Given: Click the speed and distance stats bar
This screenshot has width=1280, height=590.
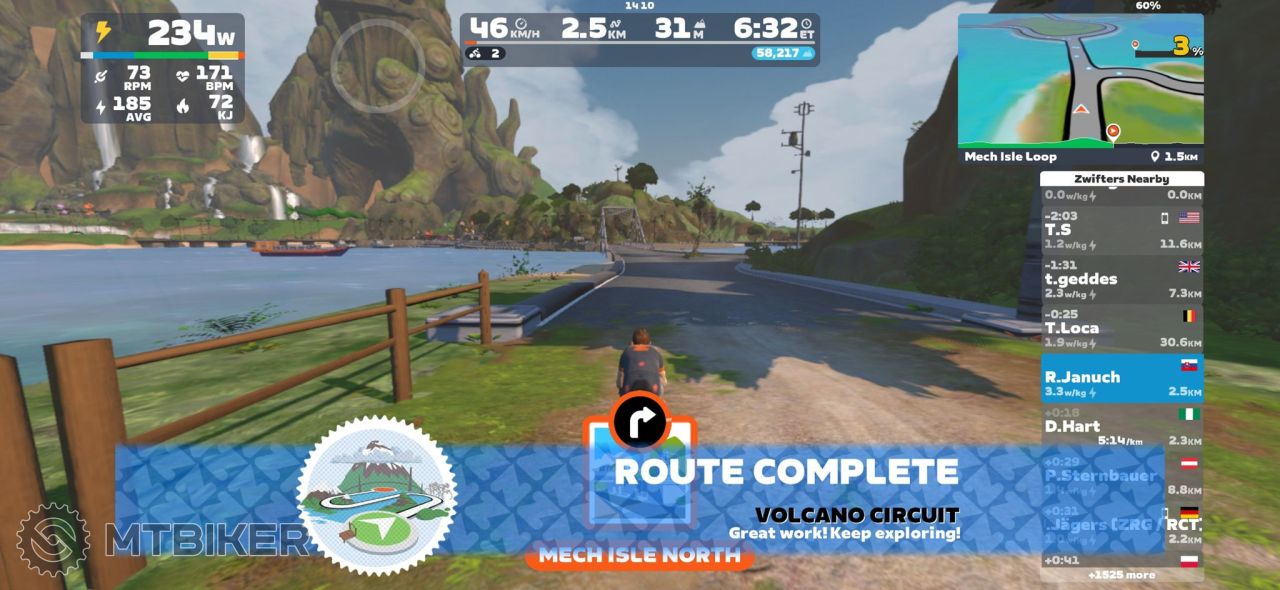Looking at the screenshot, I should coord(640,39).
